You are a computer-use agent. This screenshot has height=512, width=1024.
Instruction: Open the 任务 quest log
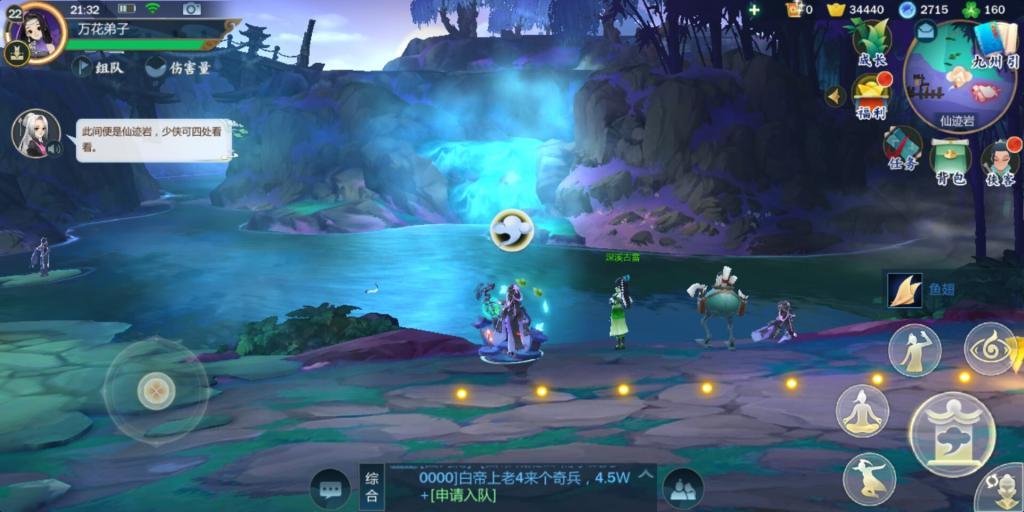pyautogui.click(x=902, y=149)
